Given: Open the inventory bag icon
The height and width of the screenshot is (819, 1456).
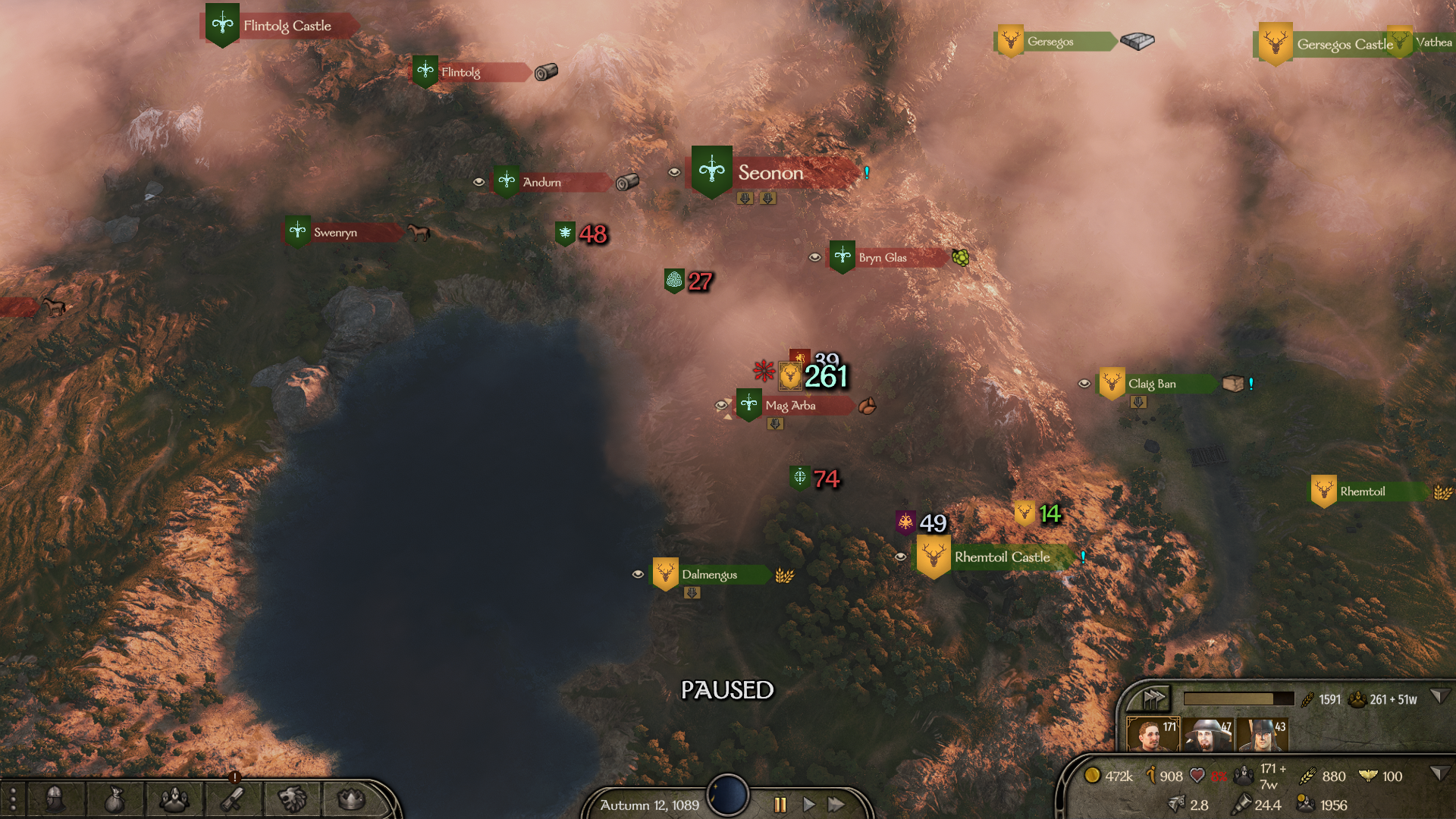Looking at the screenshot, I should point(115,799).
